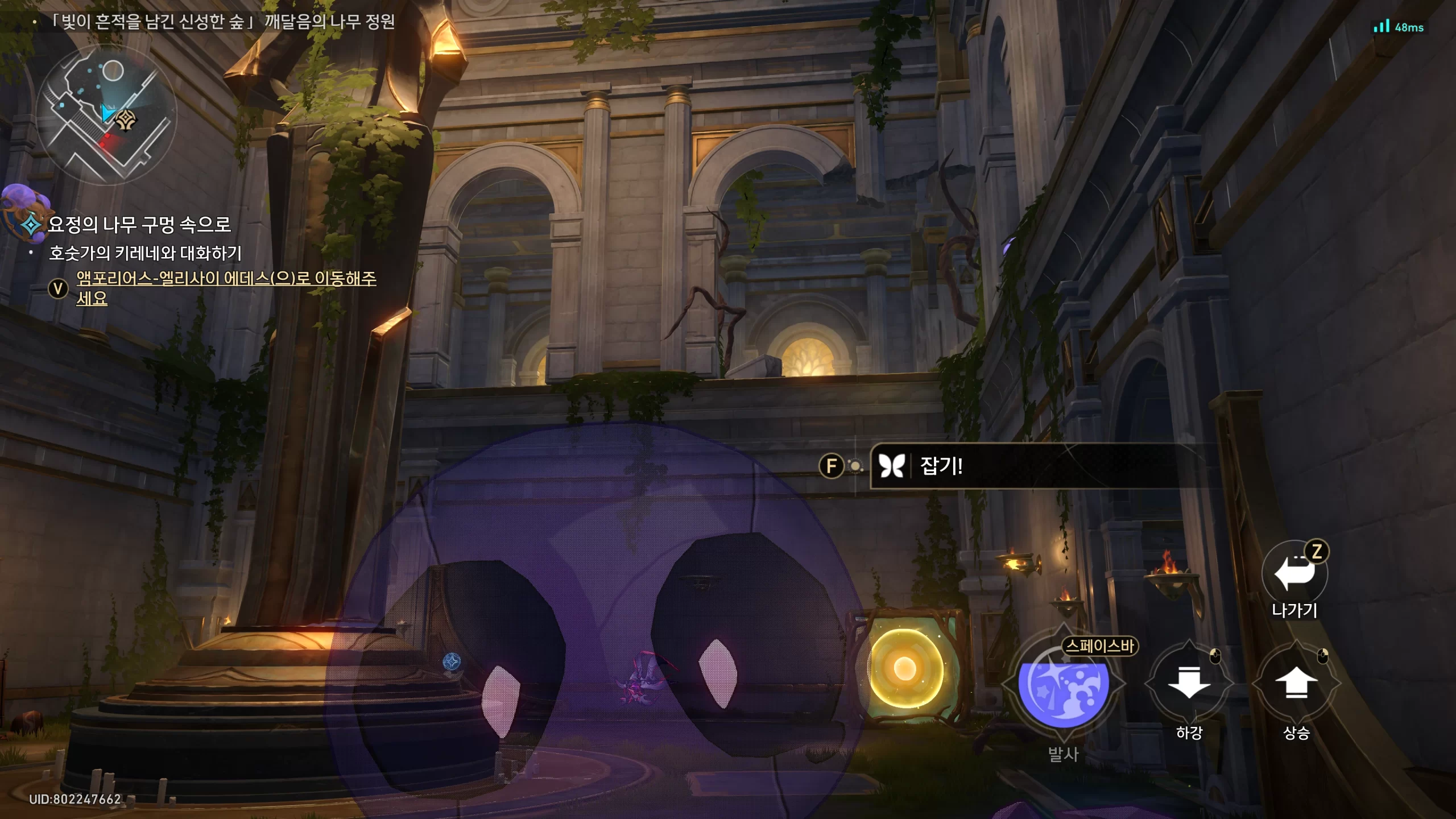Click the 상승 ascend button
The width and height of the screenshot is (1456, 819).
tap(1296, 684)
